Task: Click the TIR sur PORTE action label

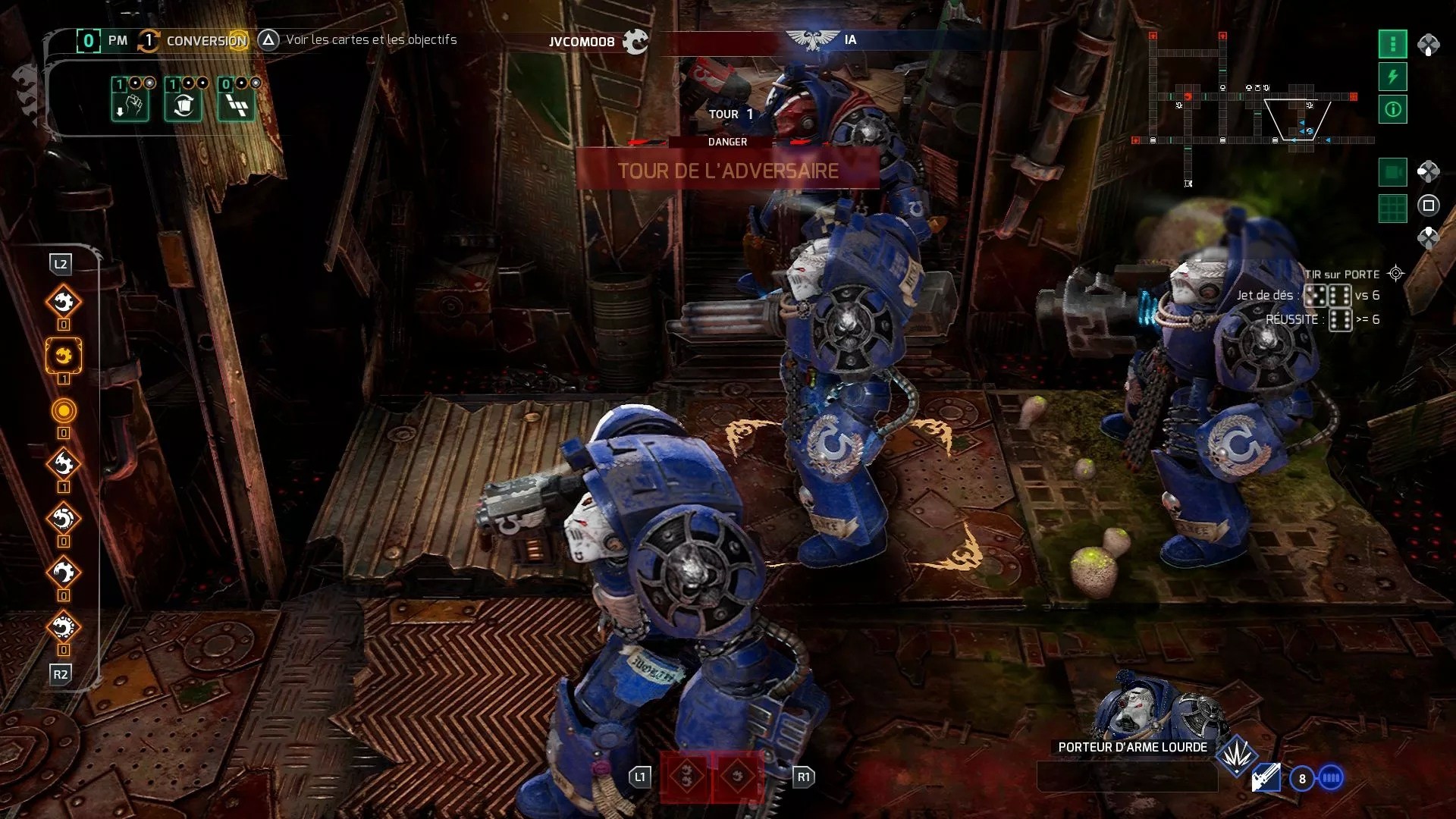Action: click(x=1341, y=271)
